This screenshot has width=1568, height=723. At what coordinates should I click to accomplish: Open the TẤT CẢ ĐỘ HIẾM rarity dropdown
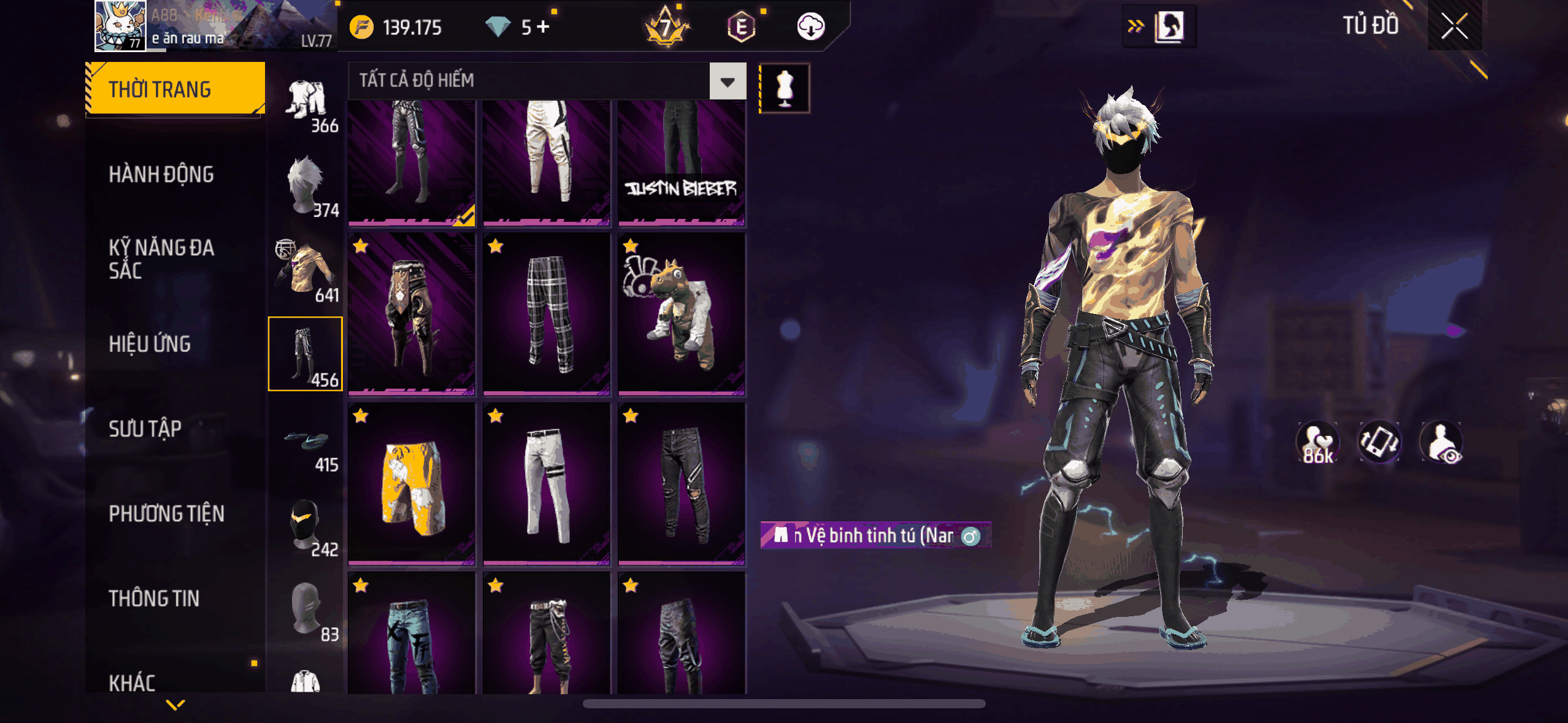click(x=728, y=81)
